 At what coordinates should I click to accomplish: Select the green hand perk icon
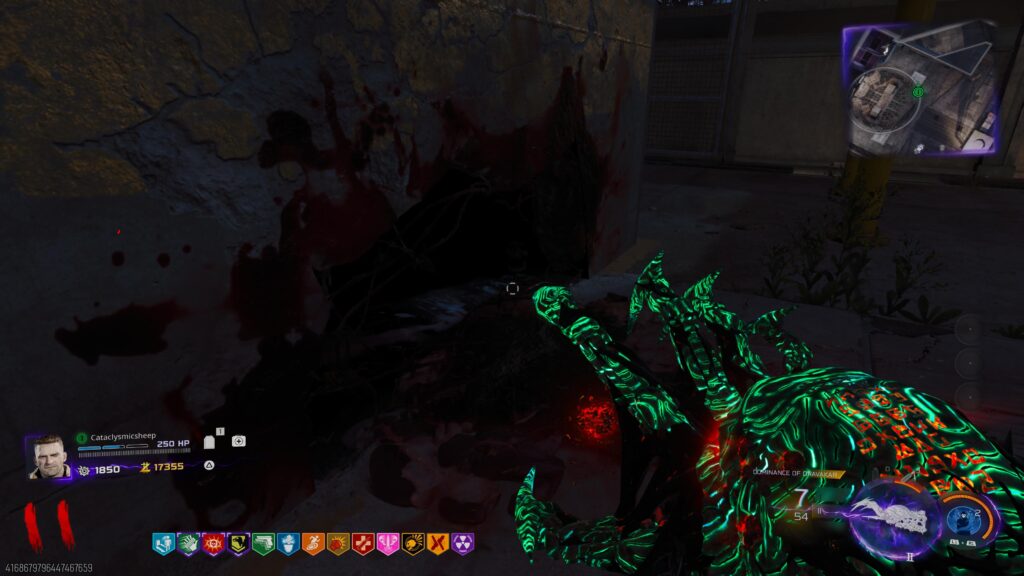point(188,544)
